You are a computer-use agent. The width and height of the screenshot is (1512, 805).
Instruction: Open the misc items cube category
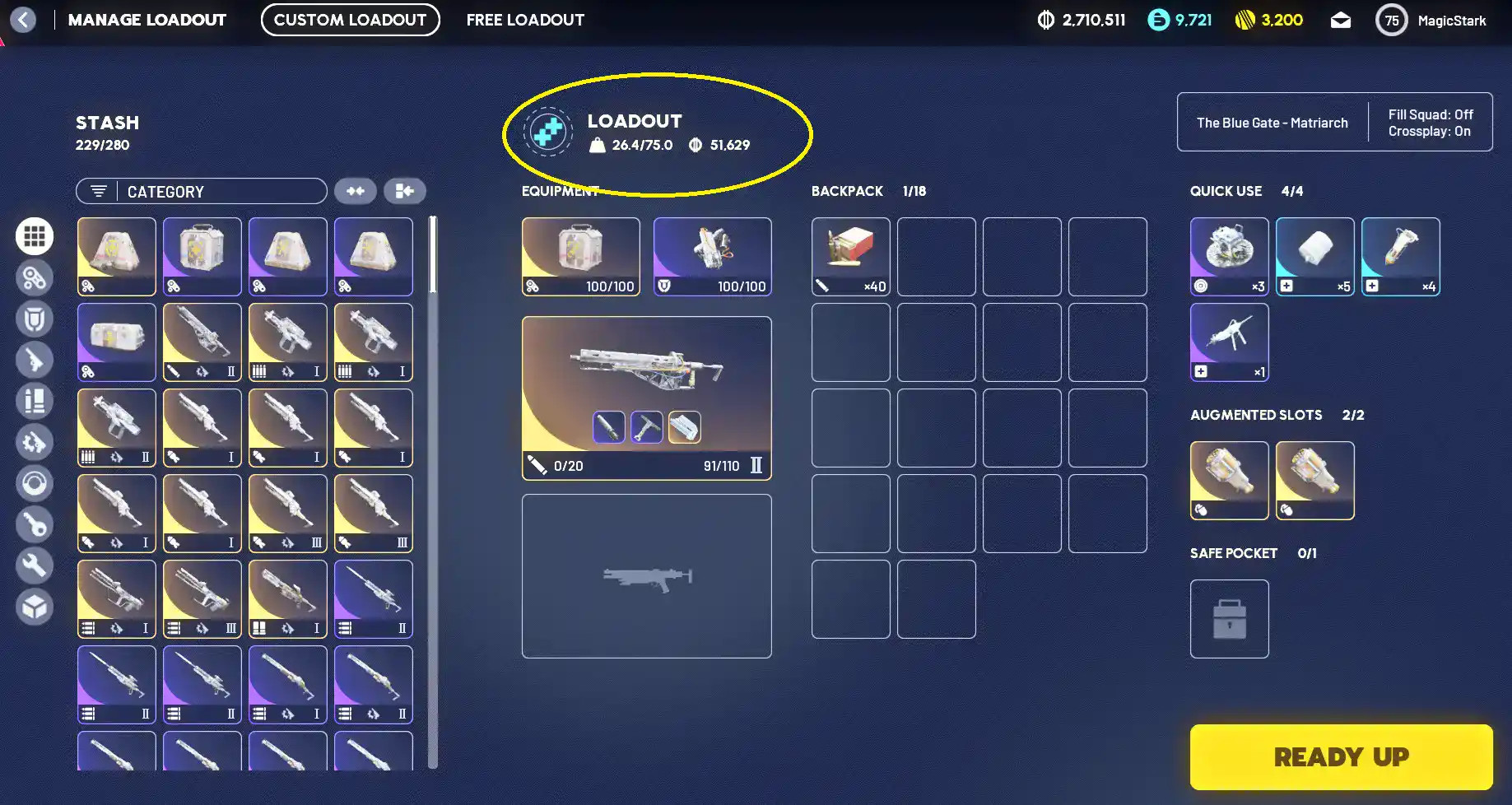[x=35, y=607]
